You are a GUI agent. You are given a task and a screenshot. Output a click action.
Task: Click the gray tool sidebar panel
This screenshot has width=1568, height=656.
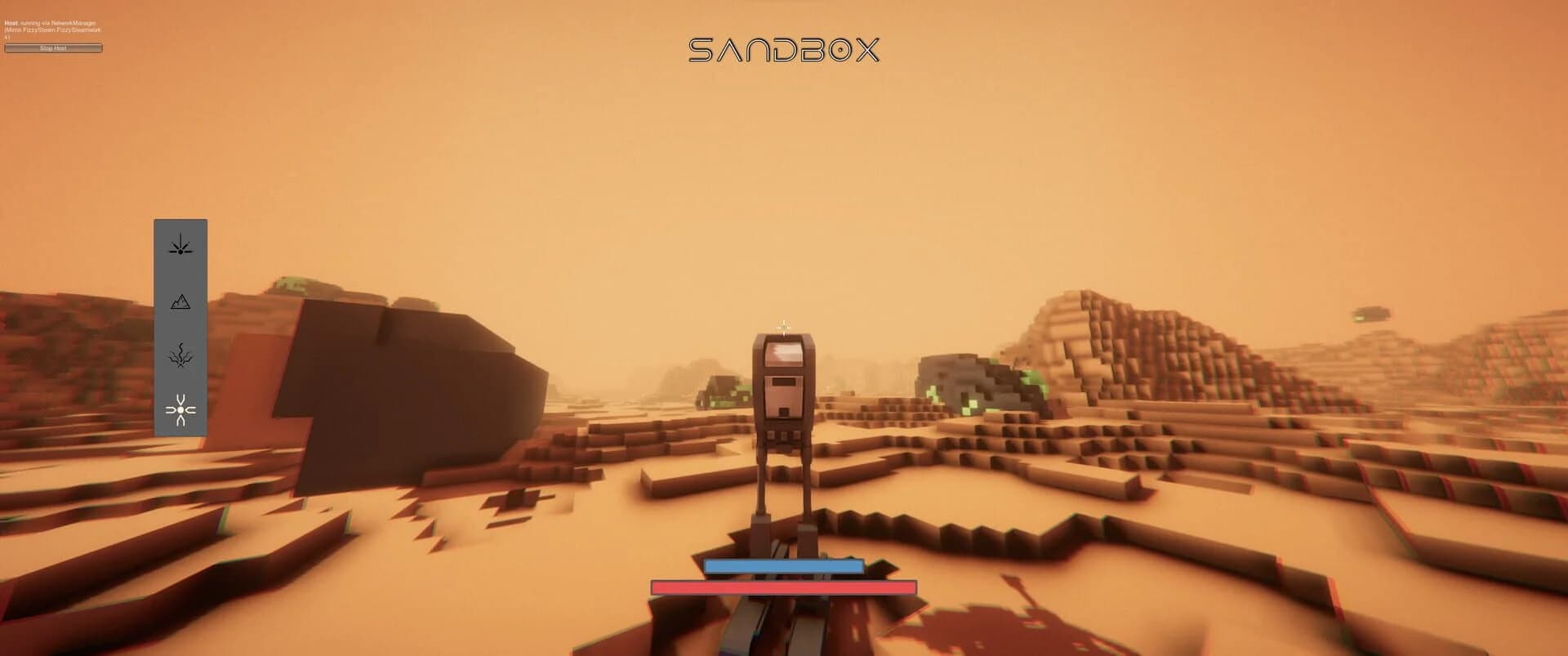click(x=181, y=327)
